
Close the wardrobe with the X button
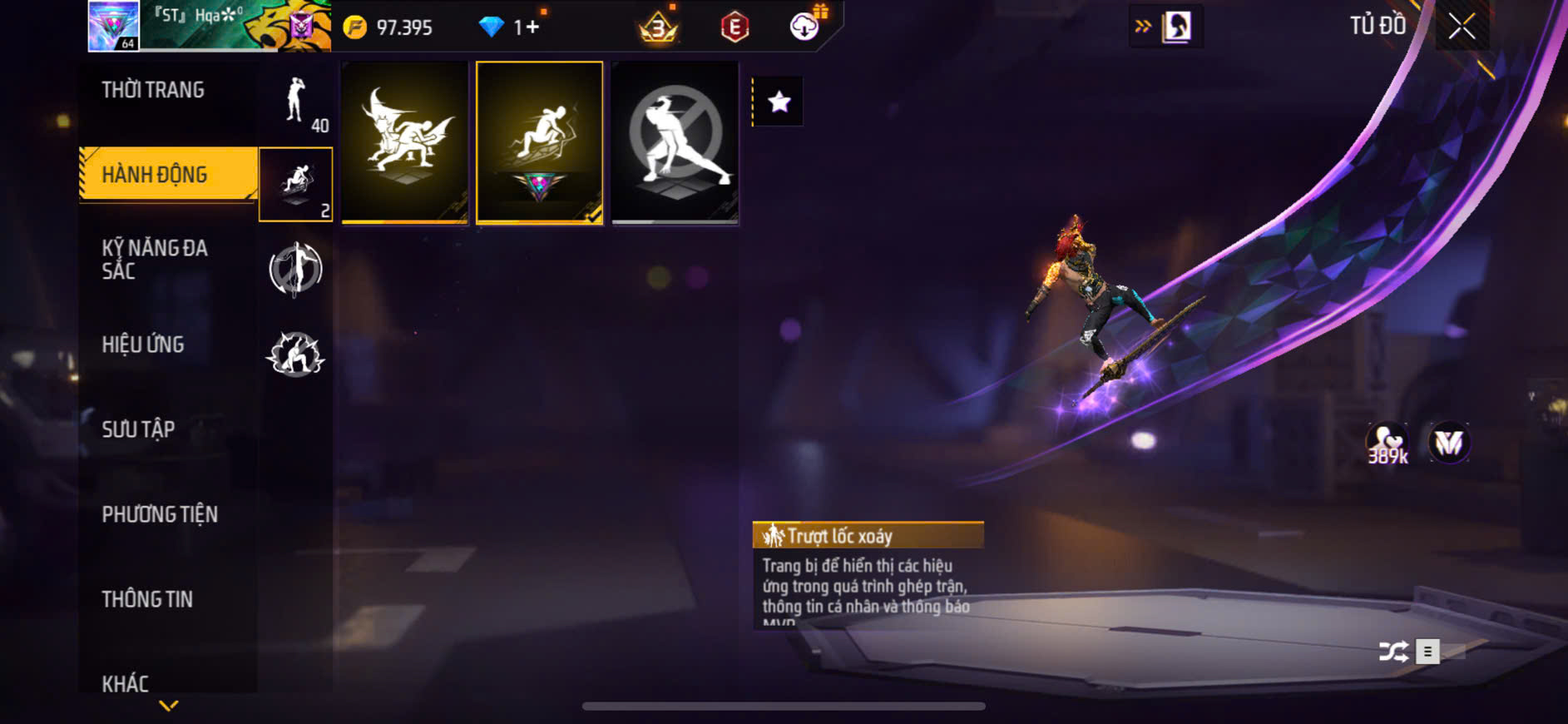1462,27
